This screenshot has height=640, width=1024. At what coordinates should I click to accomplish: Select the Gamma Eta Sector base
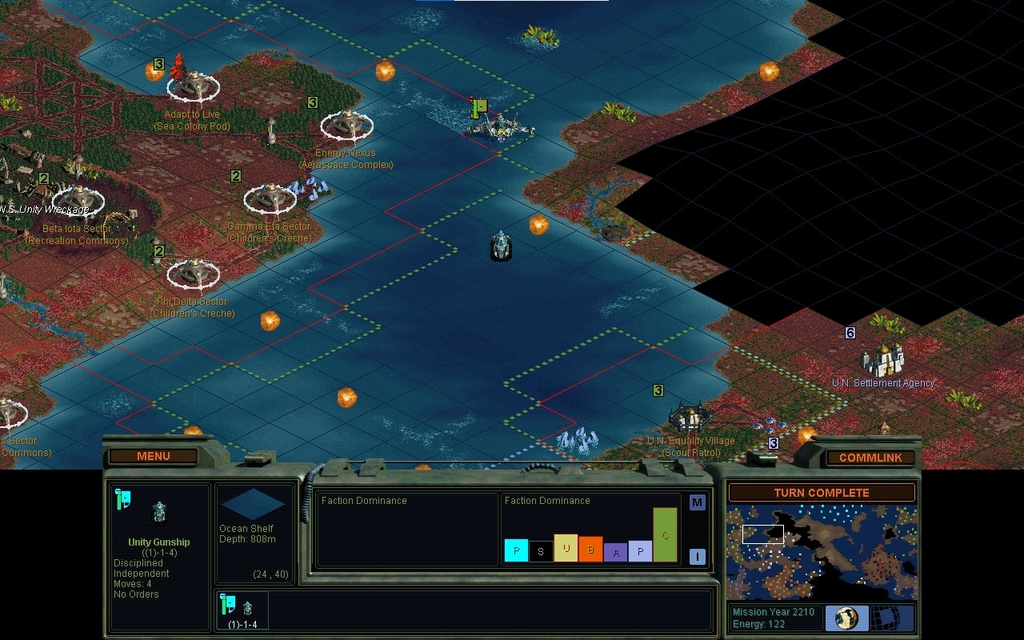(269, 198)
